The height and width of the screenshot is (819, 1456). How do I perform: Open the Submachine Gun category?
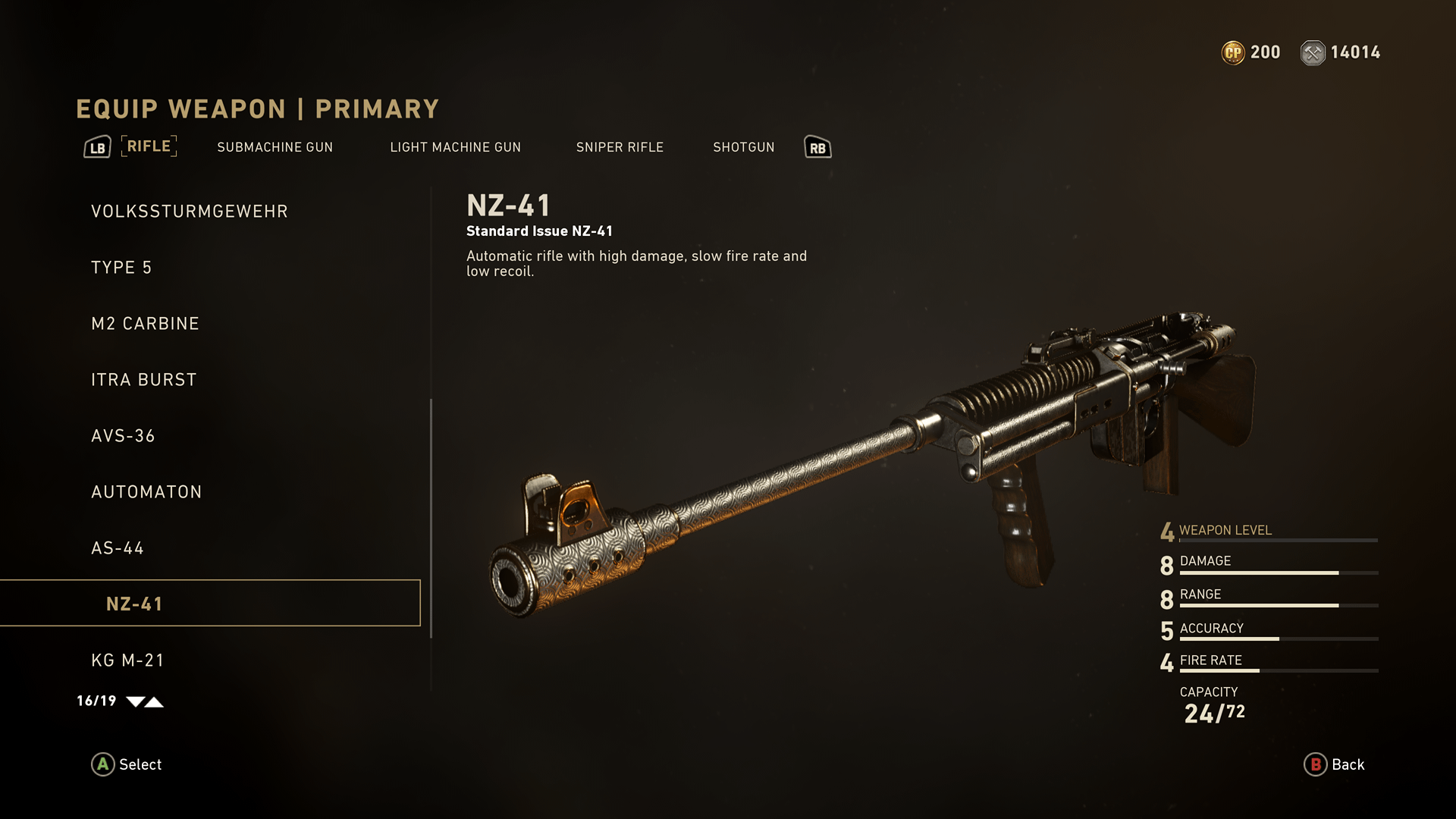(x=275, y=147)
